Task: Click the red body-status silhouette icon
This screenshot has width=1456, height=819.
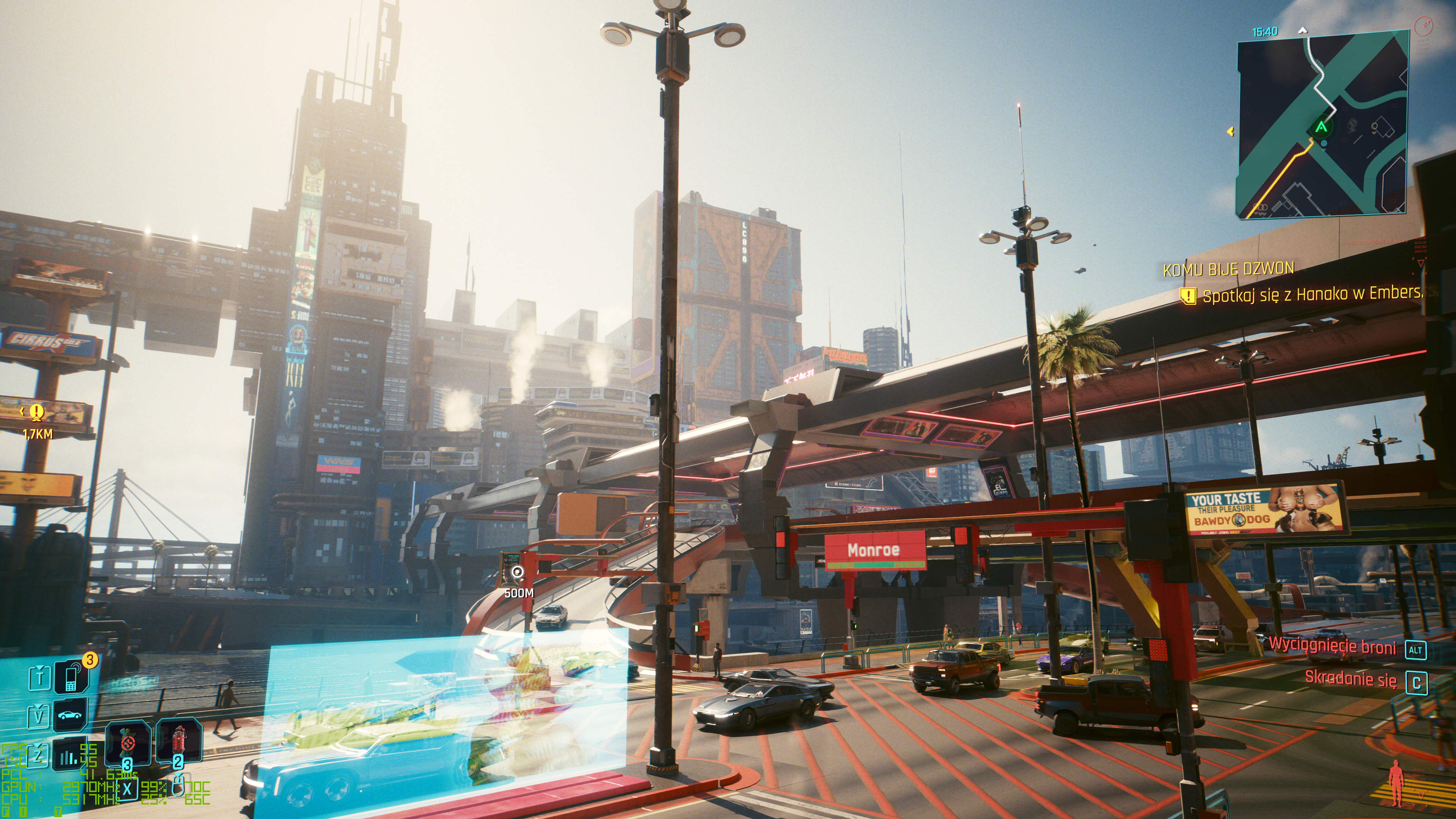Action: [x=1396, y=783]
